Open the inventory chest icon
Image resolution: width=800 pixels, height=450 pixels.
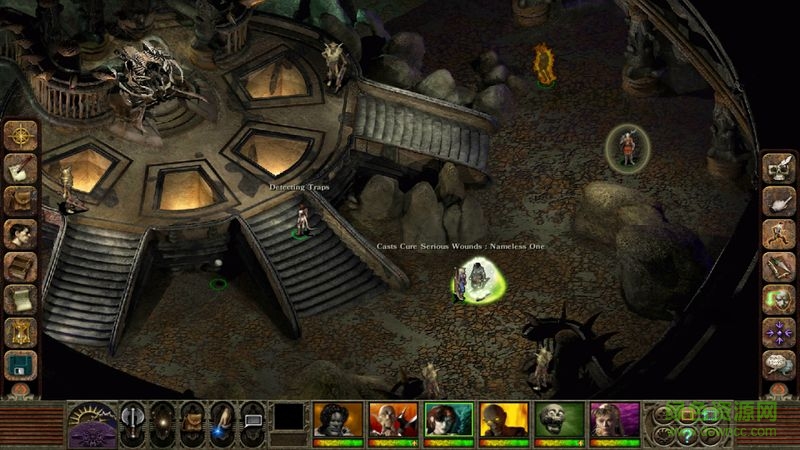click(x=20, y=201)
